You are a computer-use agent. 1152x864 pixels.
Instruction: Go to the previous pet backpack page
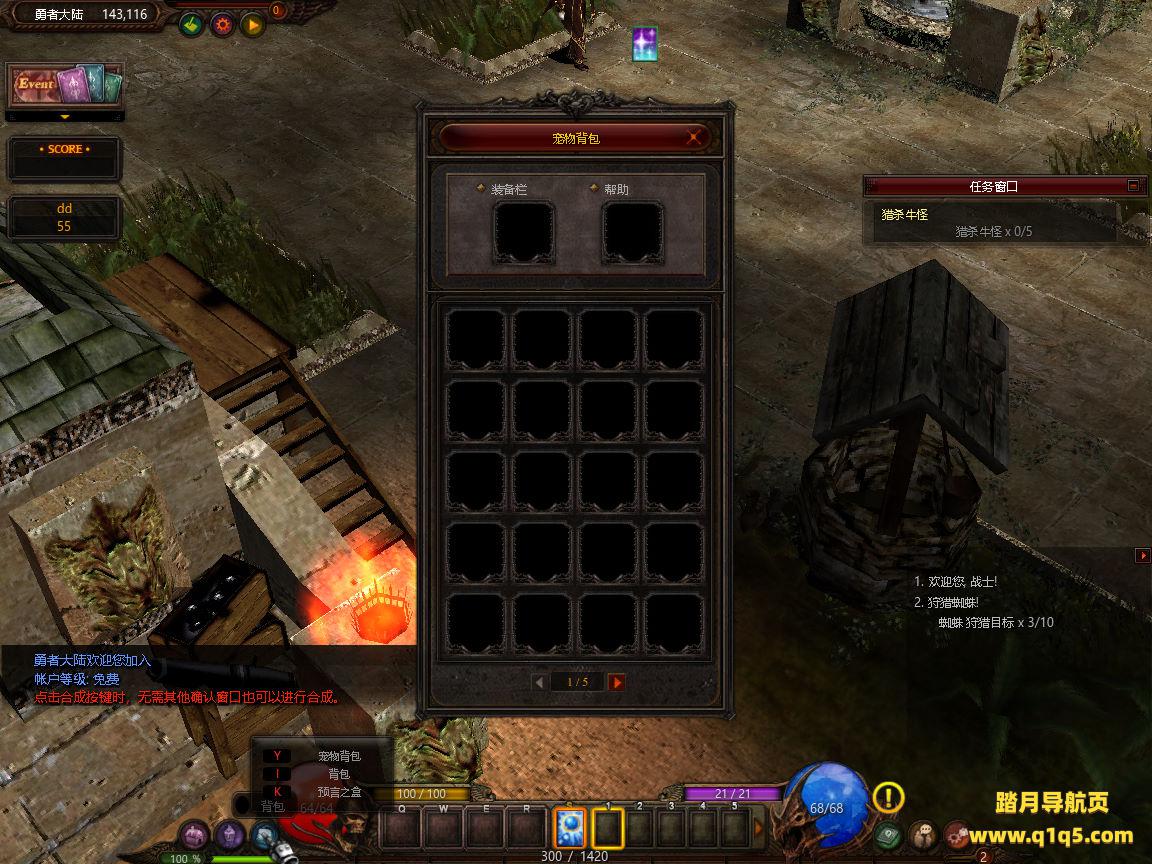[x=540, y=682]
